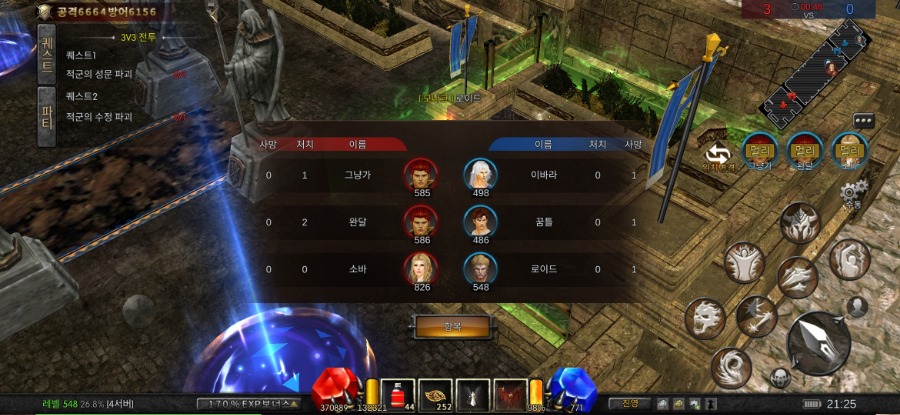Use the main dagger attack button
This screenshot has height=415, width=900.
pos(818,343)
